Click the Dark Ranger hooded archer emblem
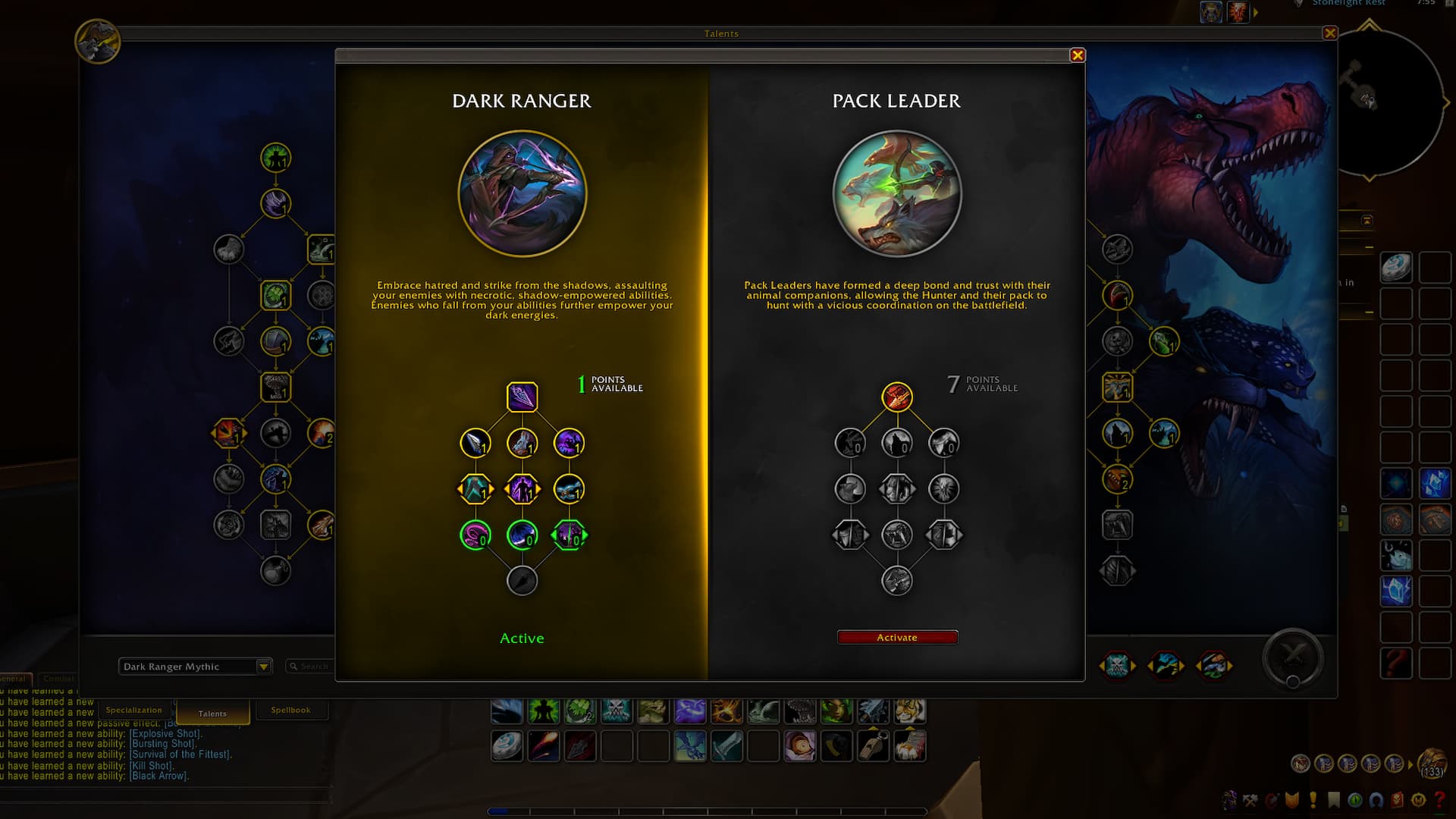Screen dimensions: 1456x819 coord(522,194)
